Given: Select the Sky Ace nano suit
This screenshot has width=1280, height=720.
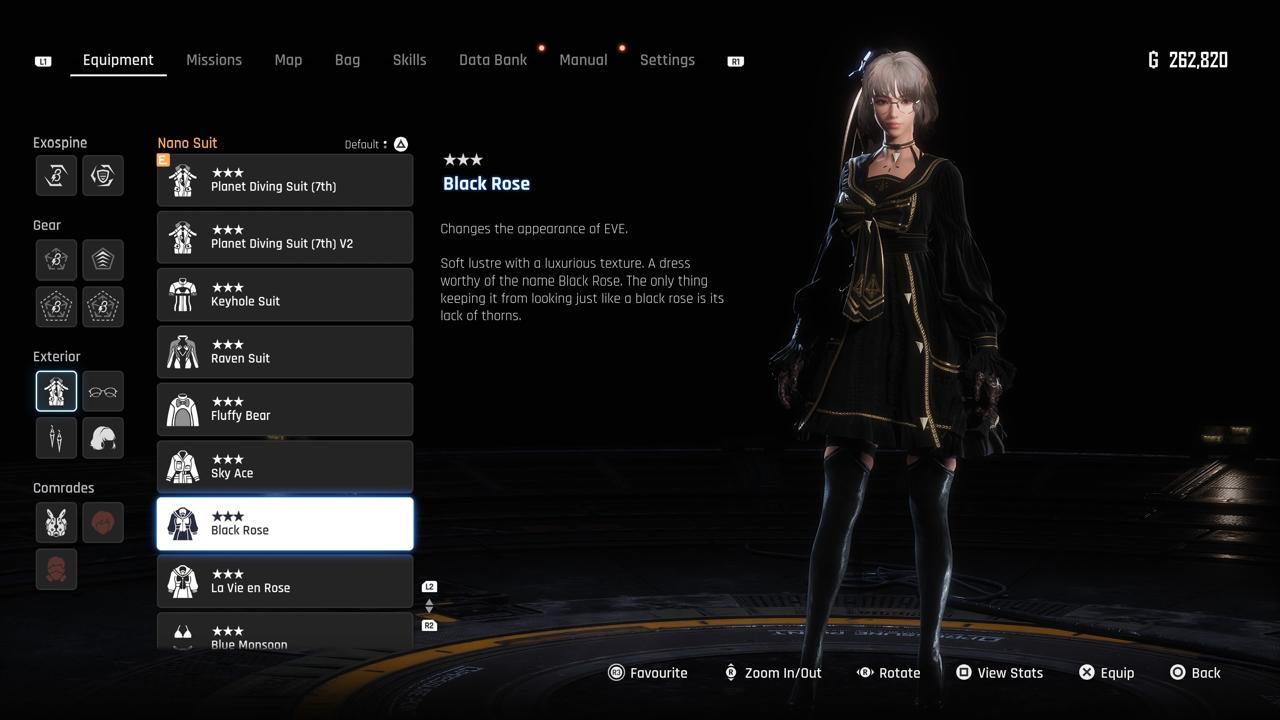Looking at the screenshot, I should (285, 467).
